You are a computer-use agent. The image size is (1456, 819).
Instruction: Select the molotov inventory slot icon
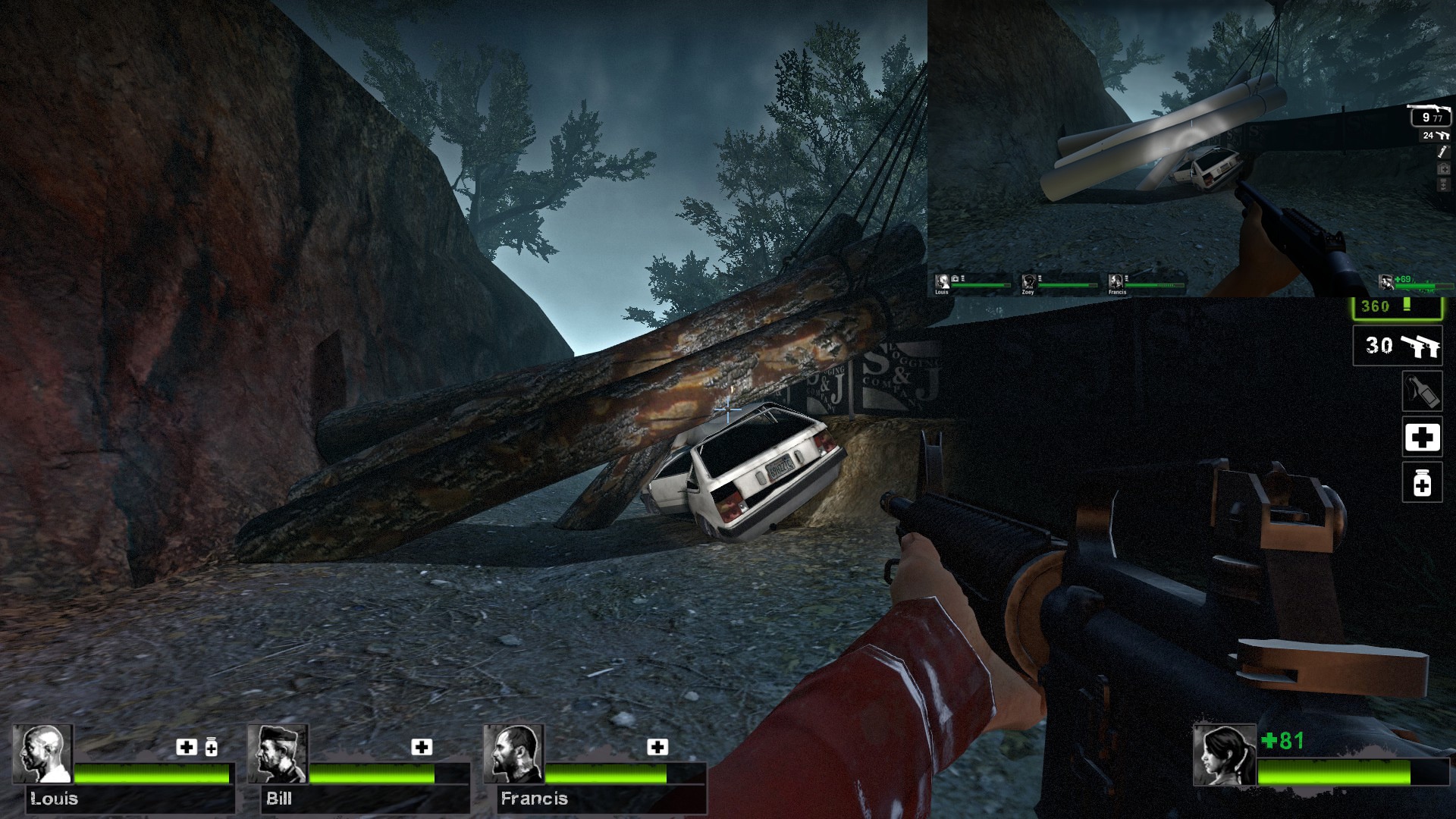tap(1424, 391)
